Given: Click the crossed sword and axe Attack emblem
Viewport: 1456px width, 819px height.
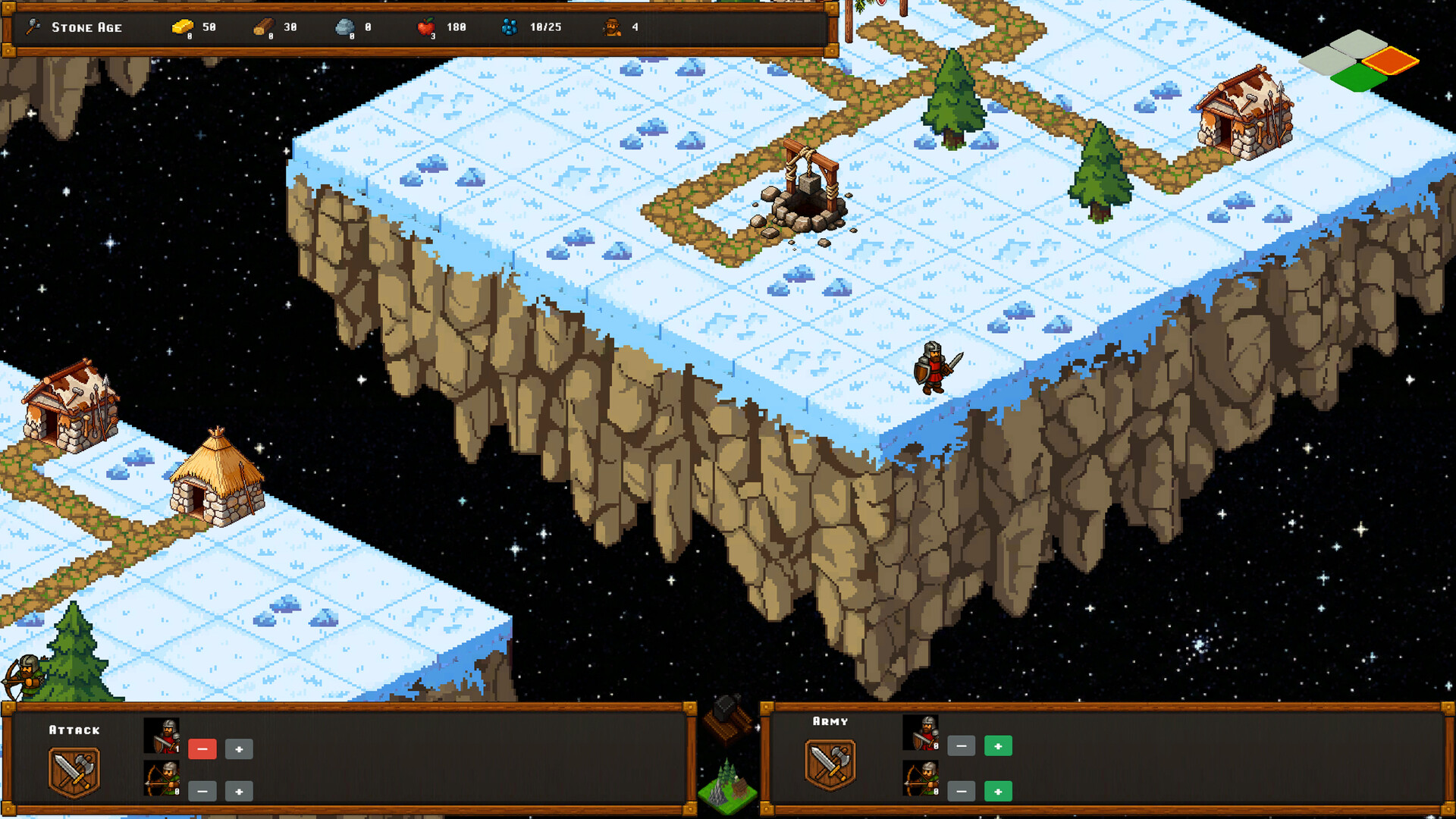Looking at the screenshot, I should (x=73, y=770).
